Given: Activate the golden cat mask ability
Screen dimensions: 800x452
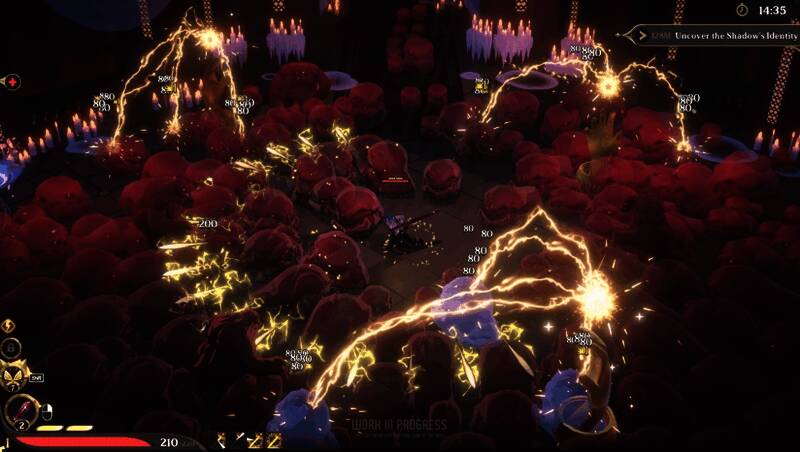Looking at the screenshot, I should click(15, 376).
